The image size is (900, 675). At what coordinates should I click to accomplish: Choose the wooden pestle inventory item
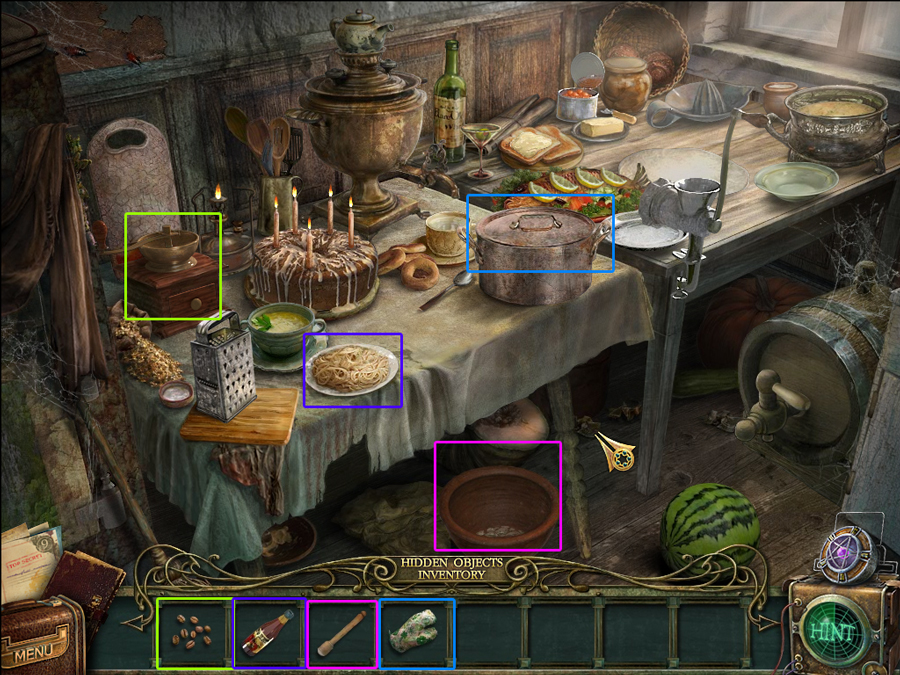(x=342, y=633)
